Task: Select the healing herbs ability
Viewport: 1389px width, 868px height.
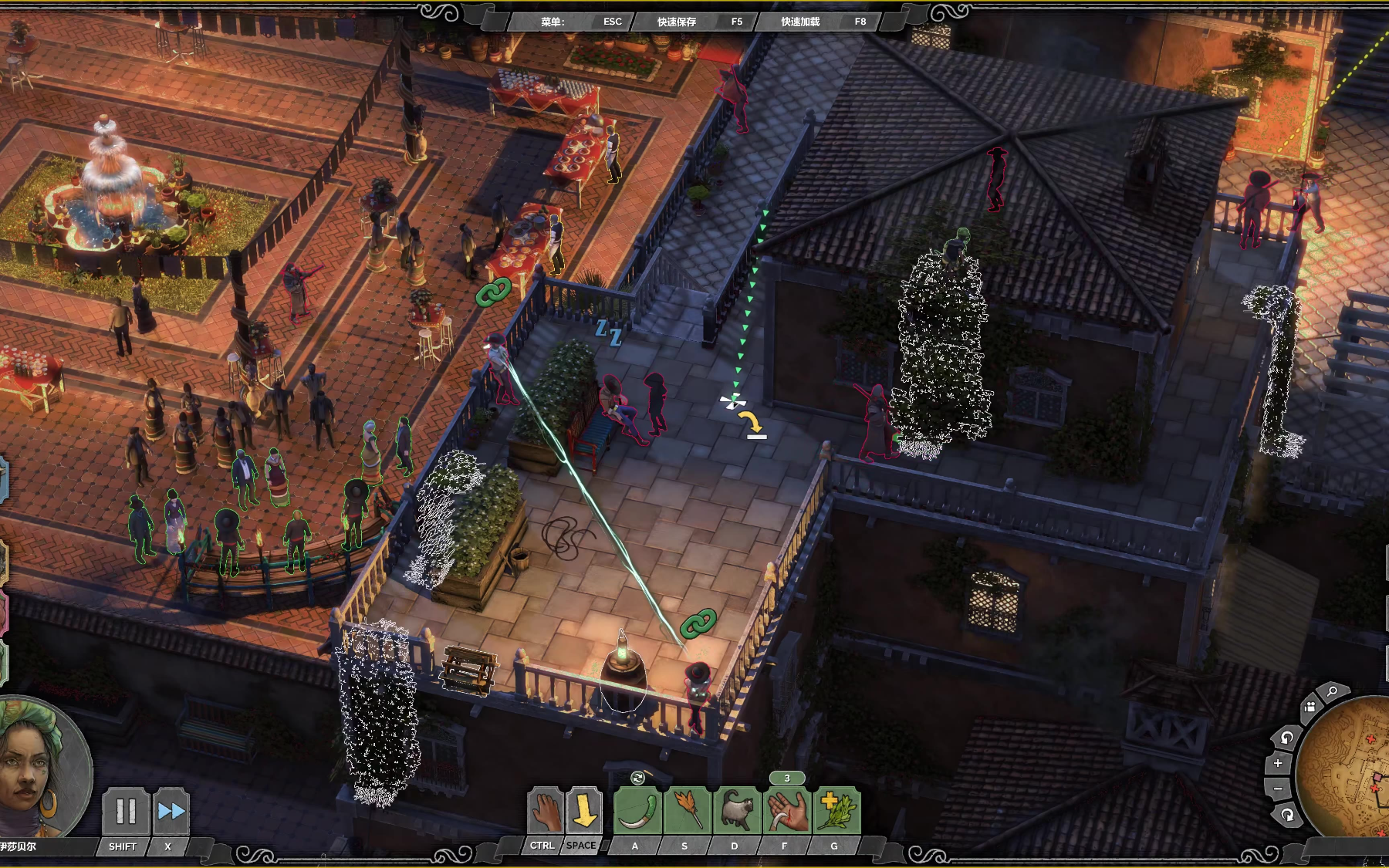Action: (x=836, y=810)
